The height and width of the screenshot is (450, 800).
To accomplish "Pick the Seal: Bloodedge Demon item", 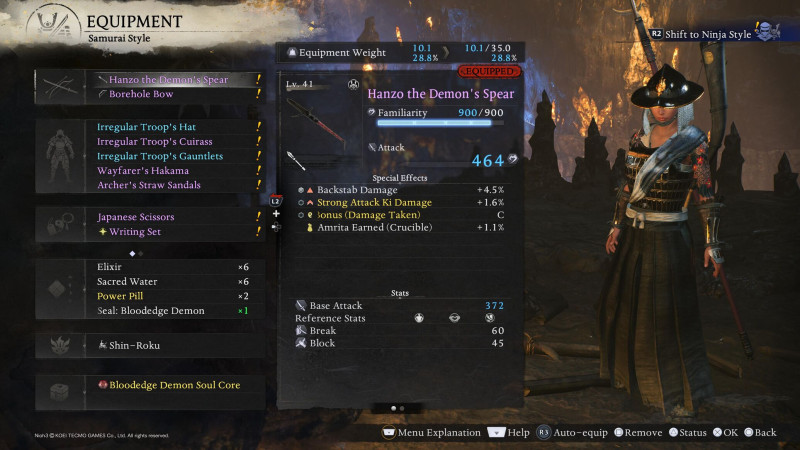I will [150, 311].
